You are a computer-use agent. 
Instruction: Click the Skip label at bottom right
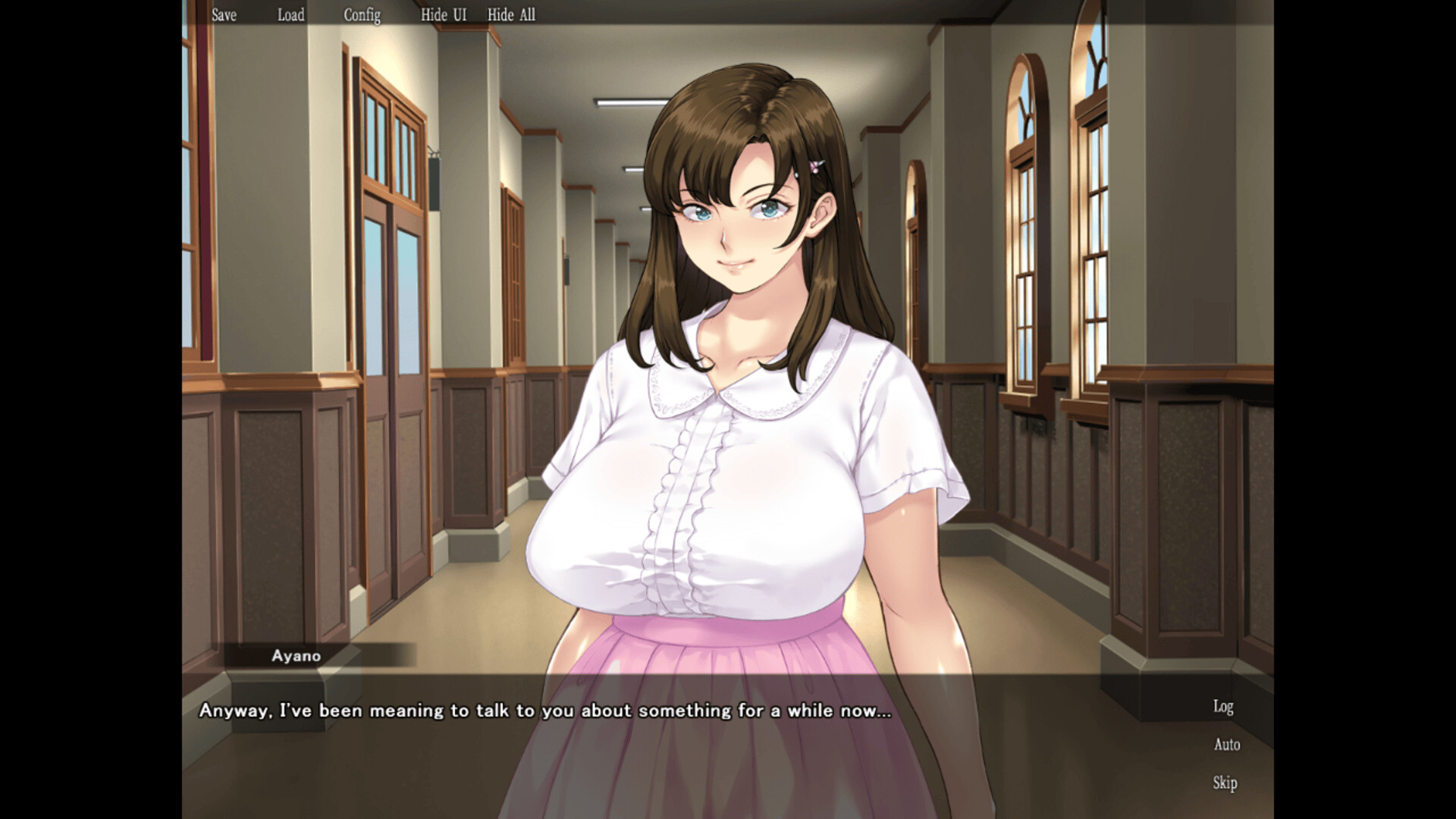pyautogui.click(x=1225, y=783)
